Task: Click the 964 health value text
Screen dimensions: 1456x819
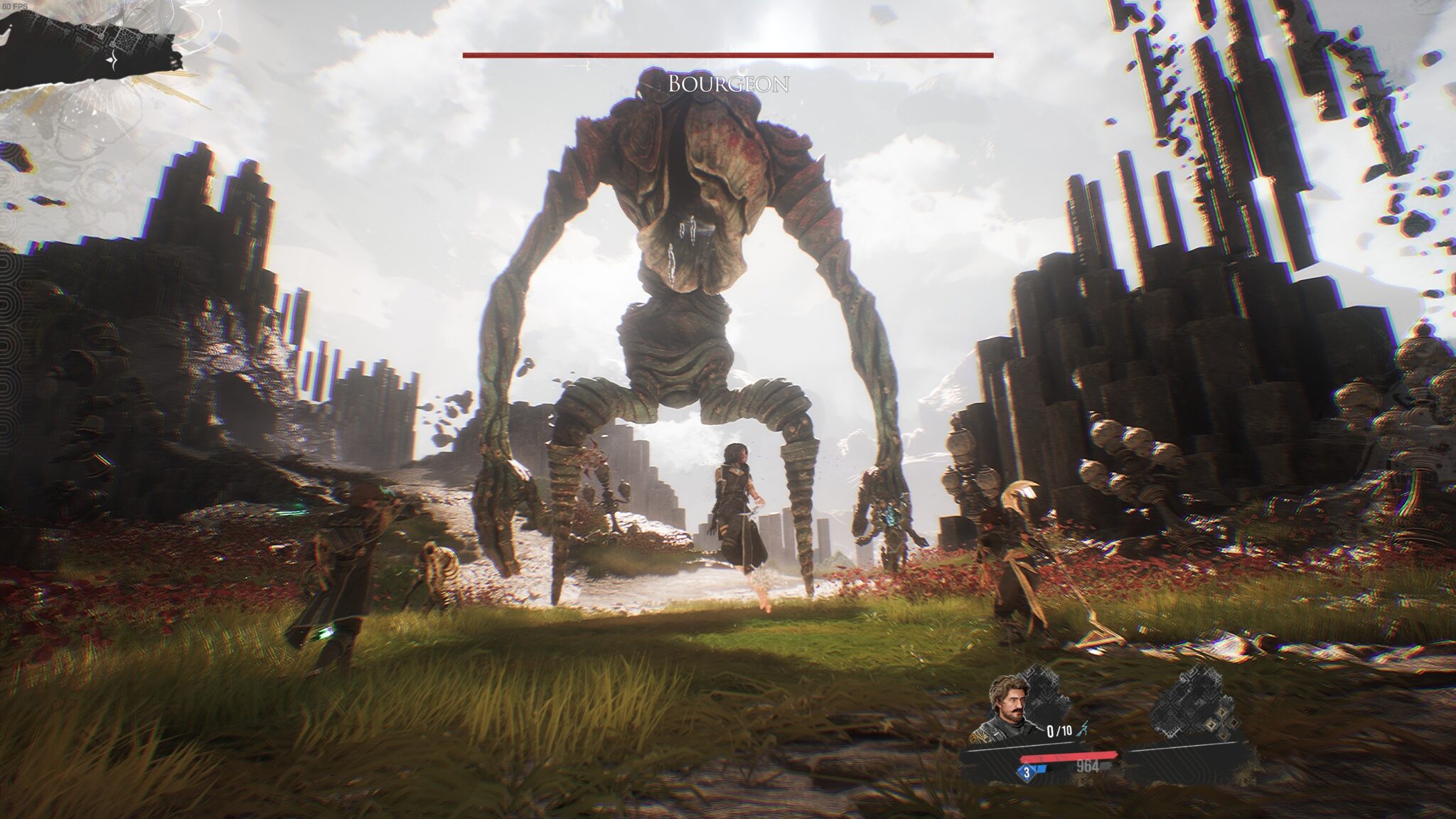Action: pyautogui.click(x=1088, y=766)
